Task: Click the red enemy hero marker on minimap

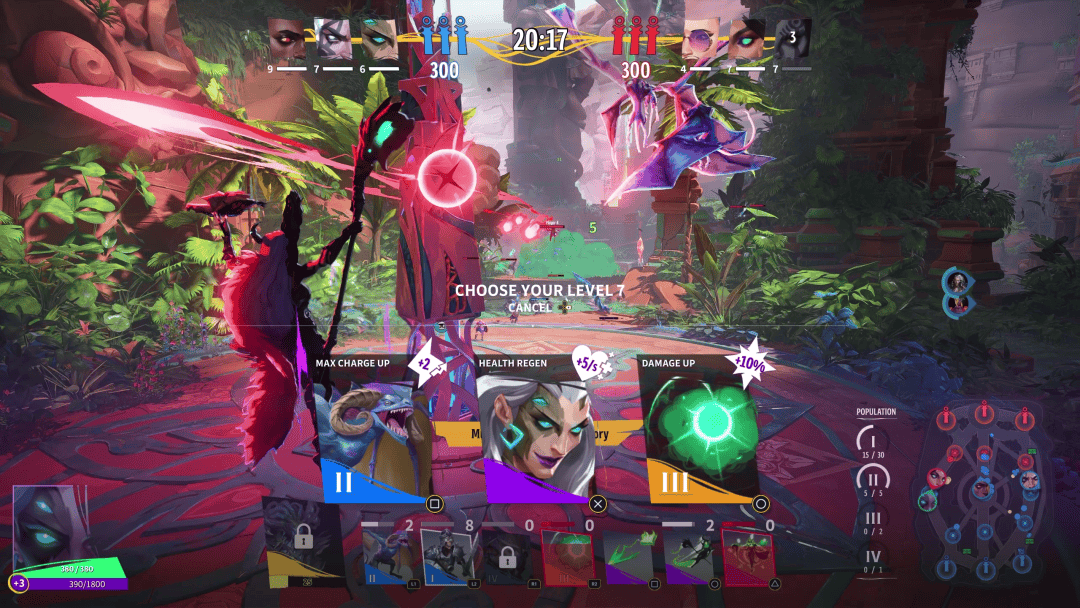Action: click(x=938, y=479)
